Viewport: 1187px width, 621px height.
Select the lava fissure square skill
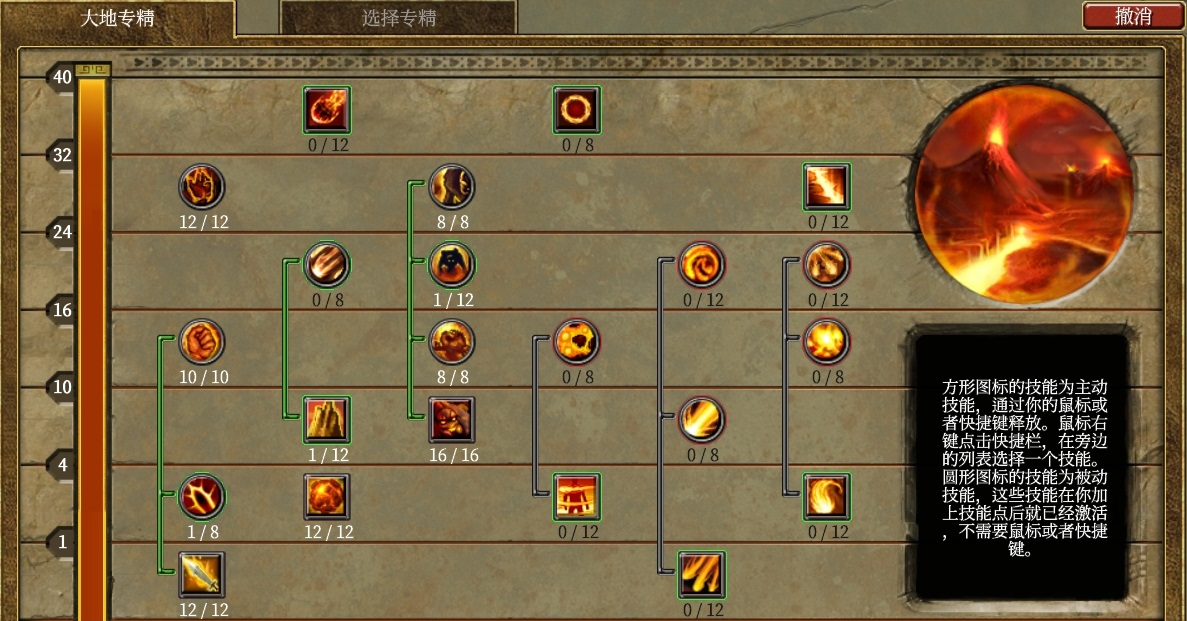(827, 187)
